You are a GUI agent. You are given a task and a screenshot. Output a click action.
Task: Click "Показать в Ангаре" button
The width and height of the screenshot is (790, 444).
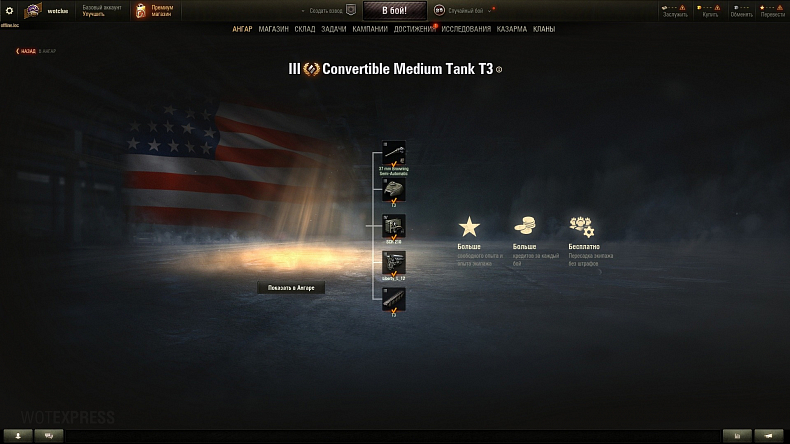(x=291, y=287)
